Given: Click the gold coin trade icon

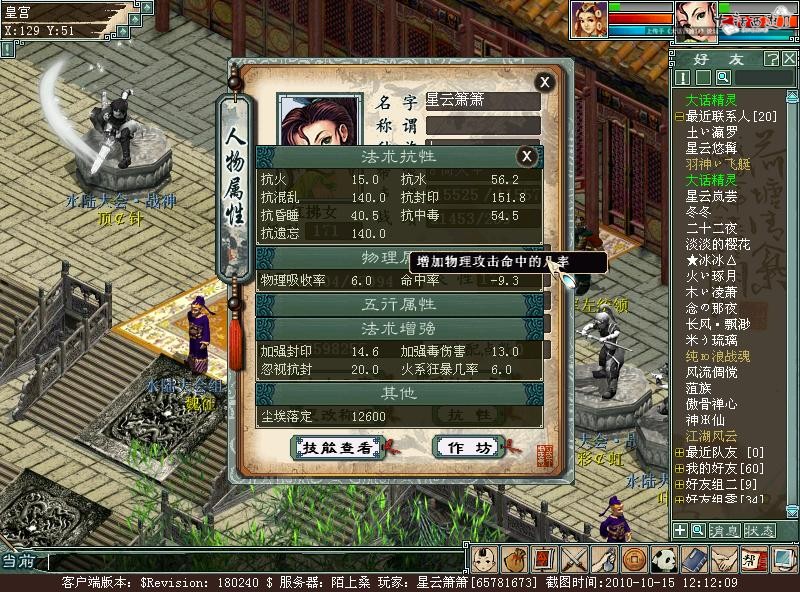Looking at the screenshot, I should [633, 560].
